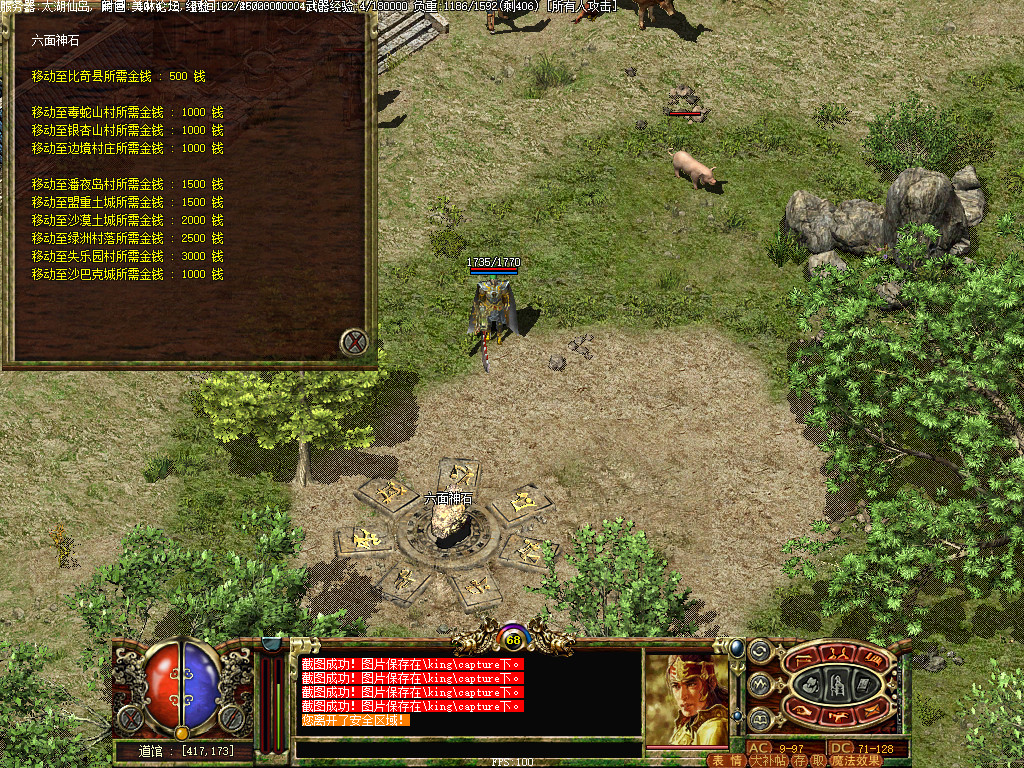1024x768 pixels.
Task: Click the chat input bar below the messages
Action: tap(468, 748)
